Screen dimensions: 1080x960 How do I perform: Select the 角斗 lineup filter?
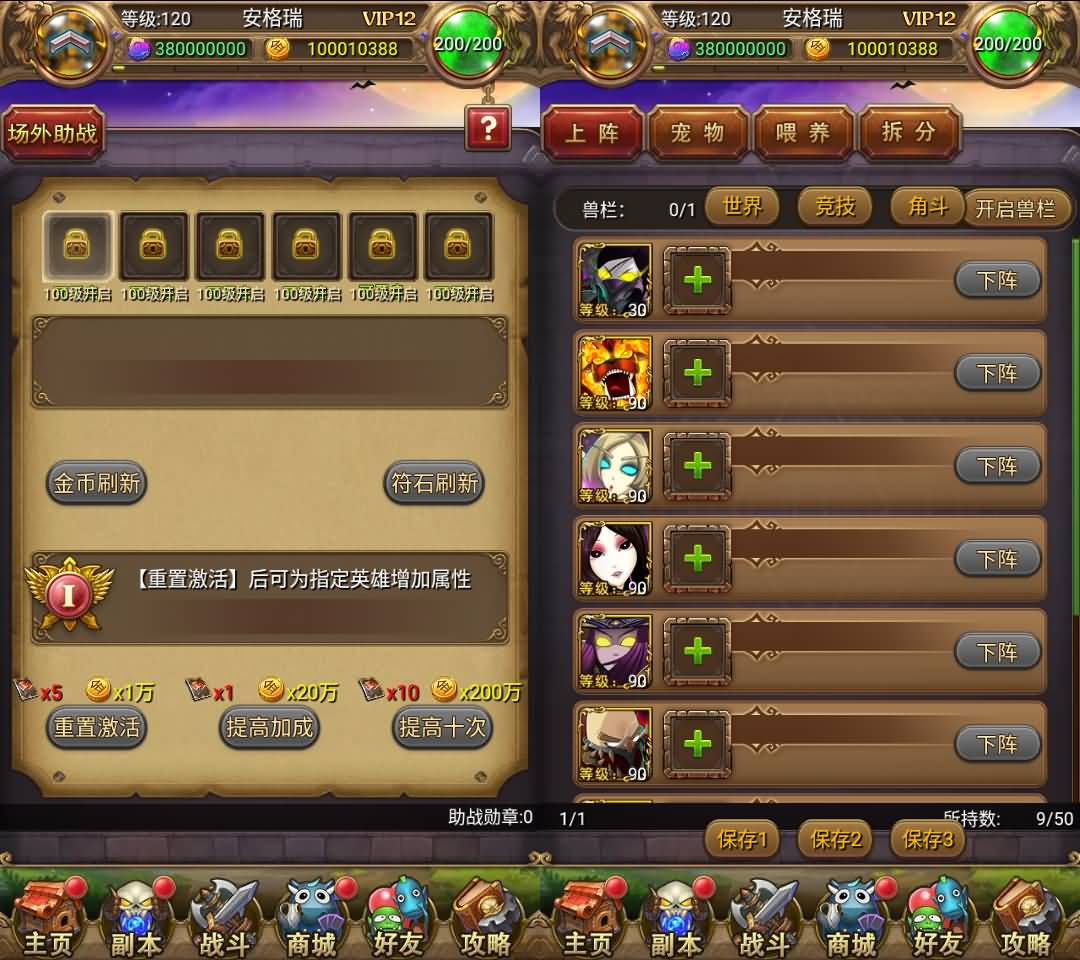[x=926, y=207]
